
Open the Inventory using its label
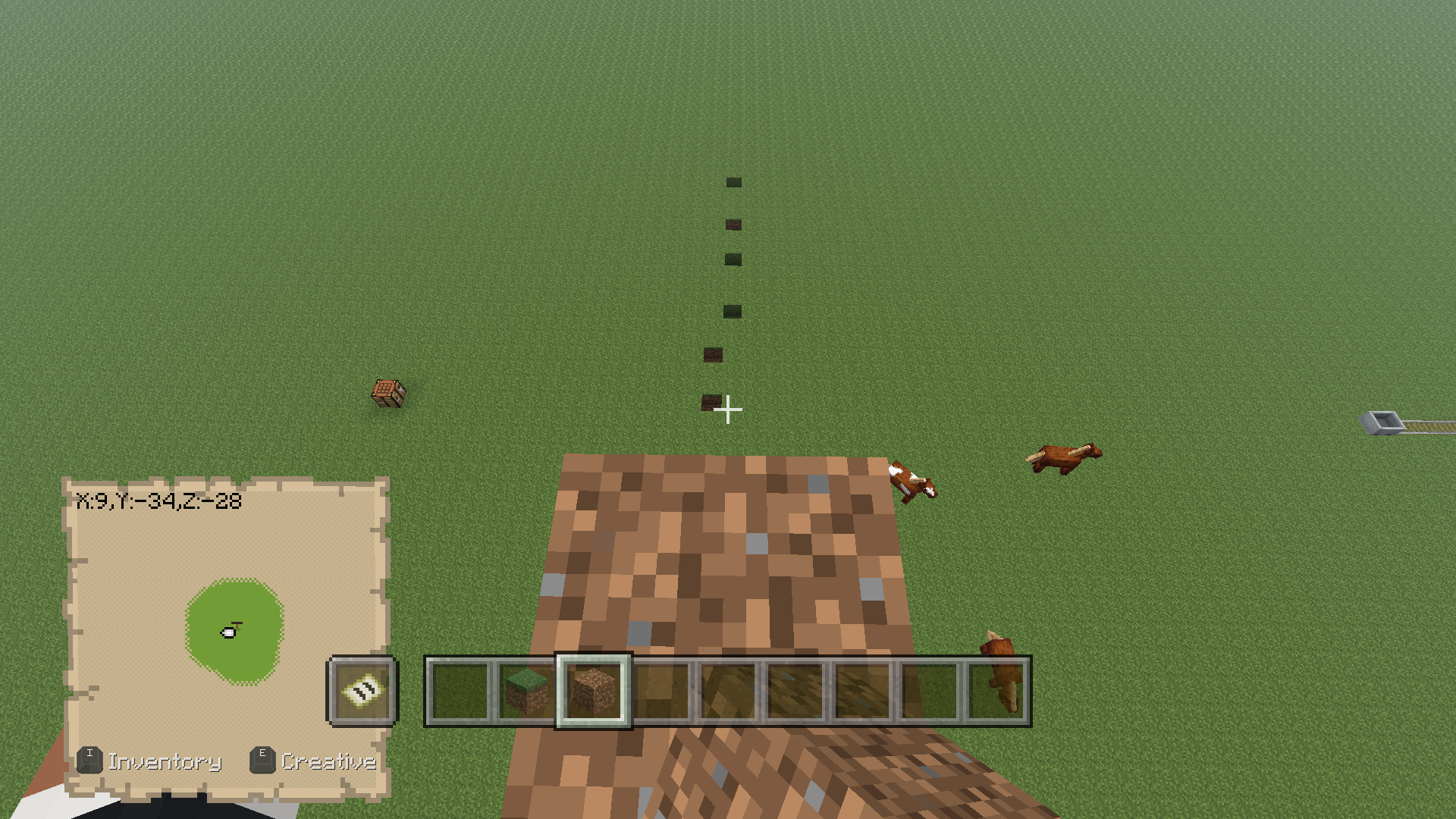tap(165, 761)
